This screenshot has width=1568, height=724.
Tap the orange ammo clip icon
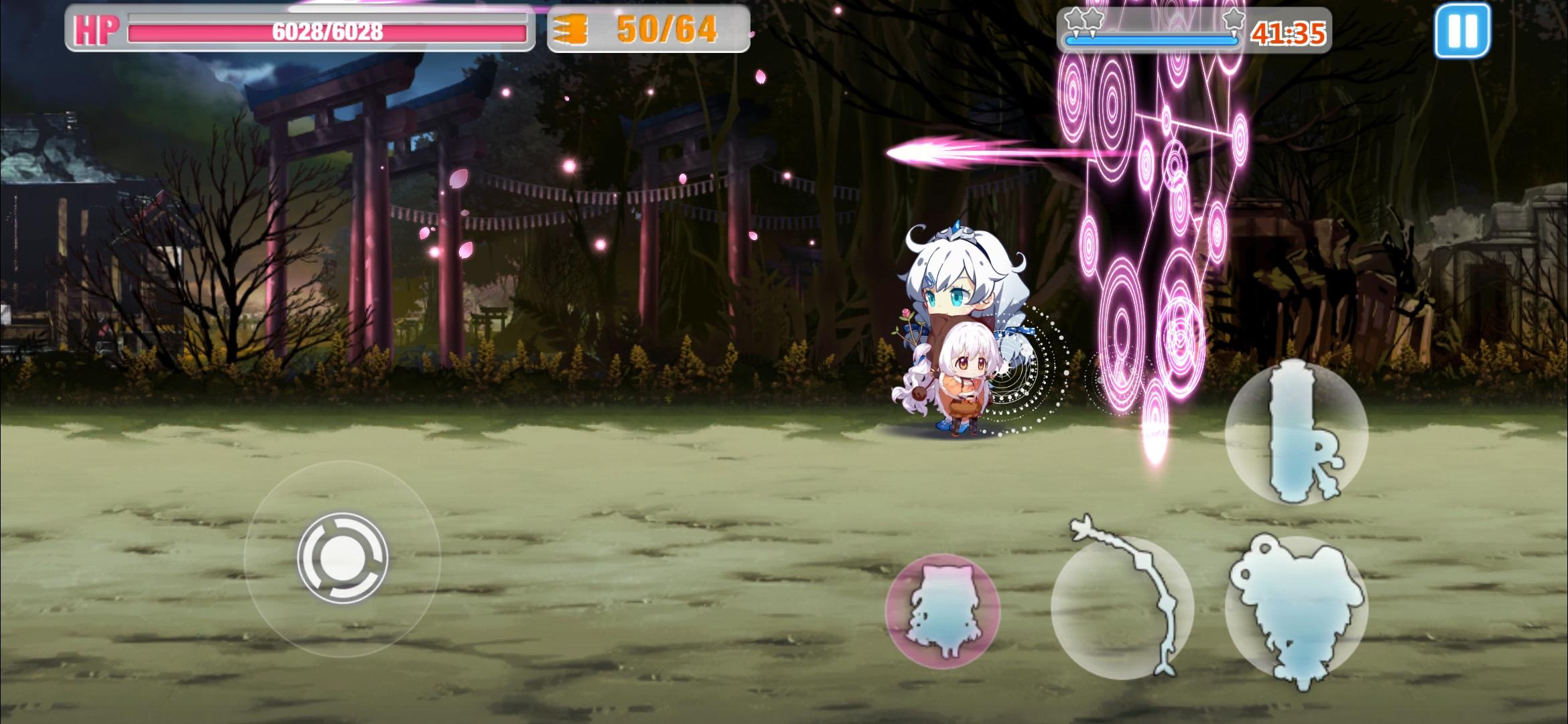(573, 29)
